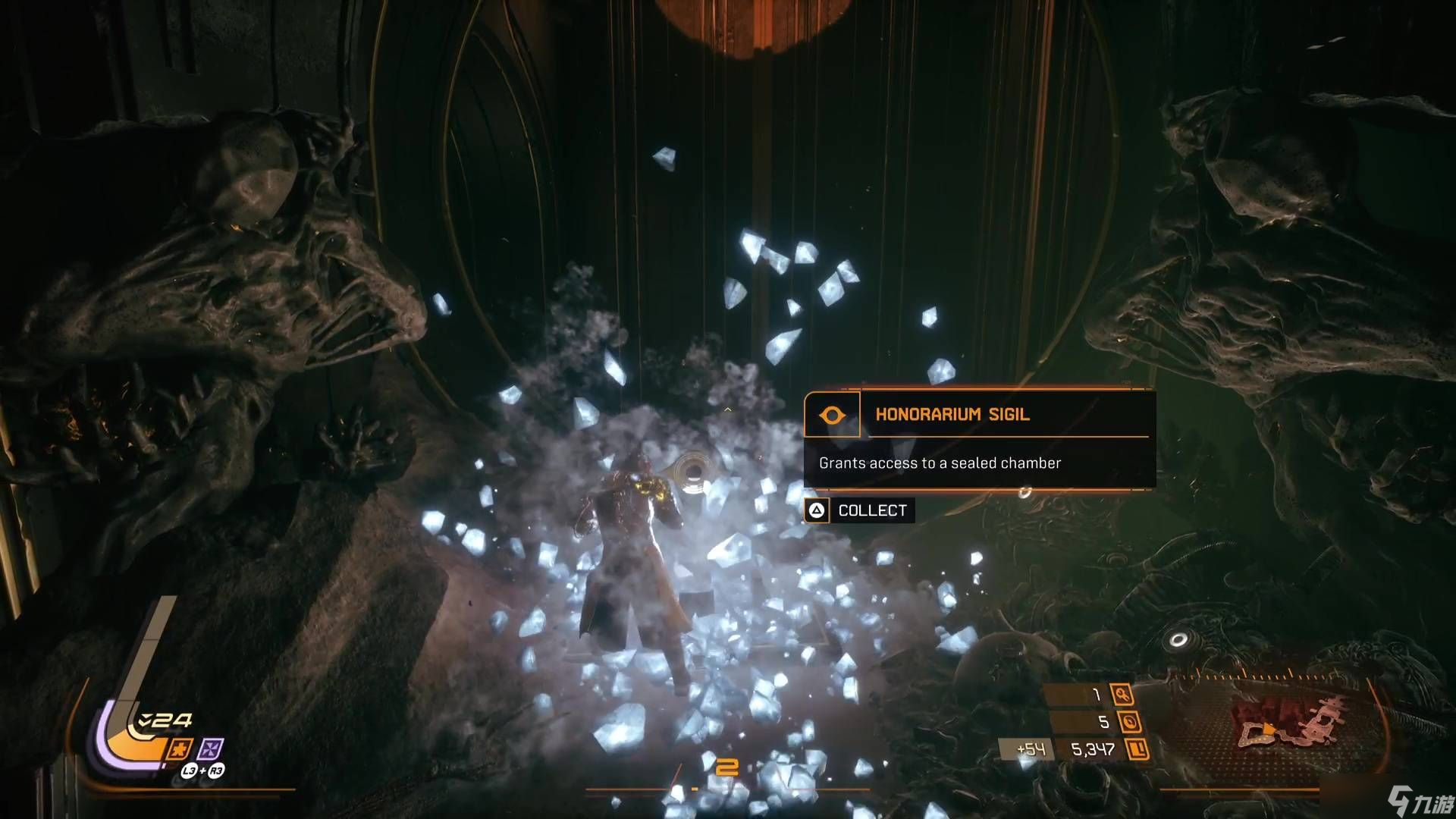Select the purple pinwheel ability icon
This screenshot has height=819, width=1456.
click(x=210, y=749)
